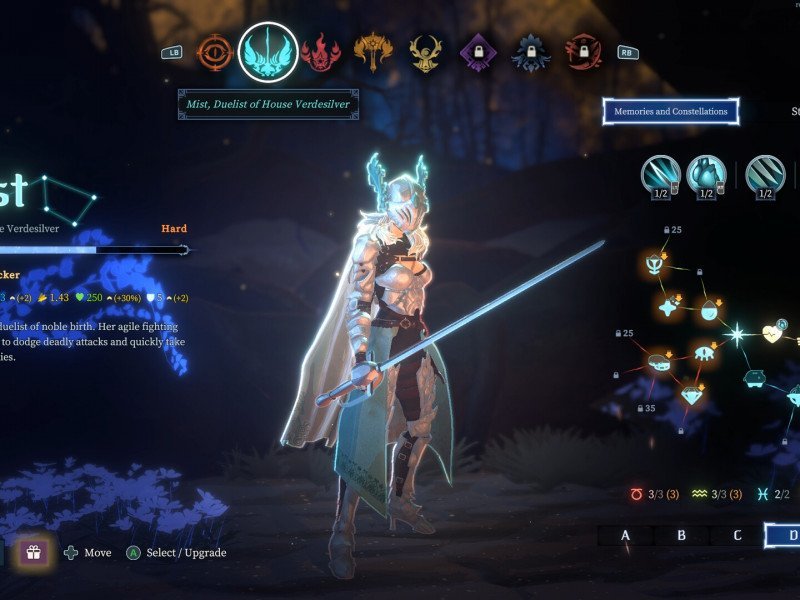This screenshot has width=800, height=600.
Task: Upgrade the sparkle stars constellation node
Action: point(669,307)
